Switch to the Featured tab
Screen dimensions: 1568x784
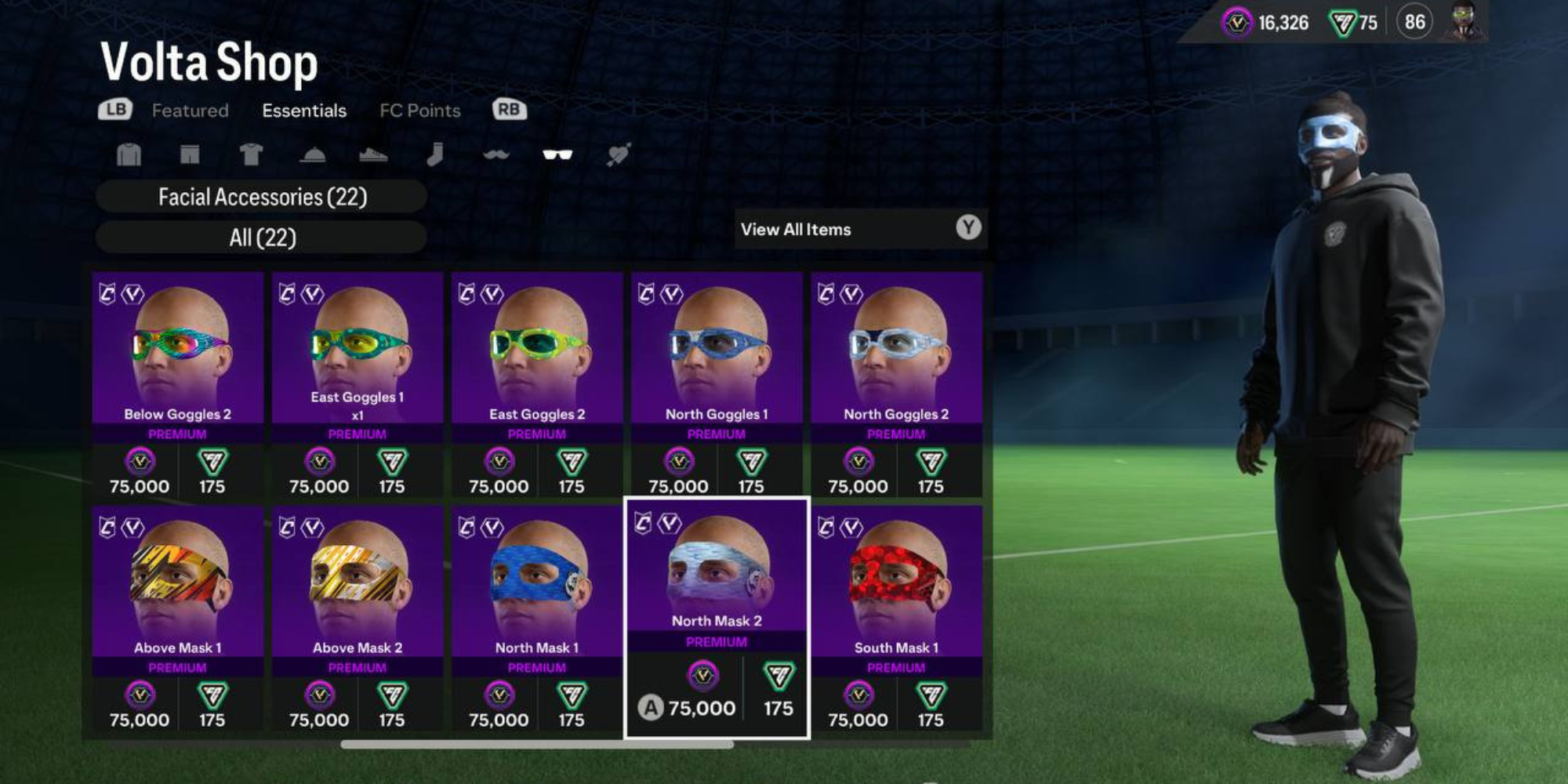pyautogui.click(x=191, y=111)
